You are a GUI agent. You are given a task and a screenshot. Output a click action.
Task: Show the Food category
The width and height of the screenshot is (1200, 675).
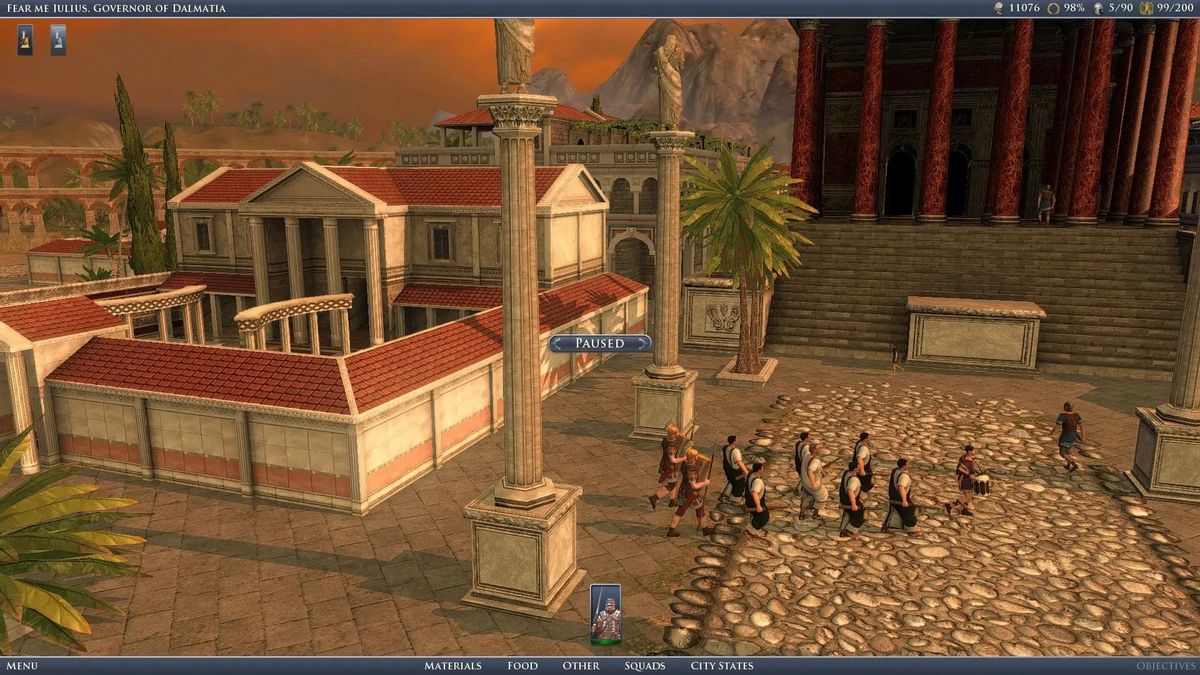(x=522, y=666)
